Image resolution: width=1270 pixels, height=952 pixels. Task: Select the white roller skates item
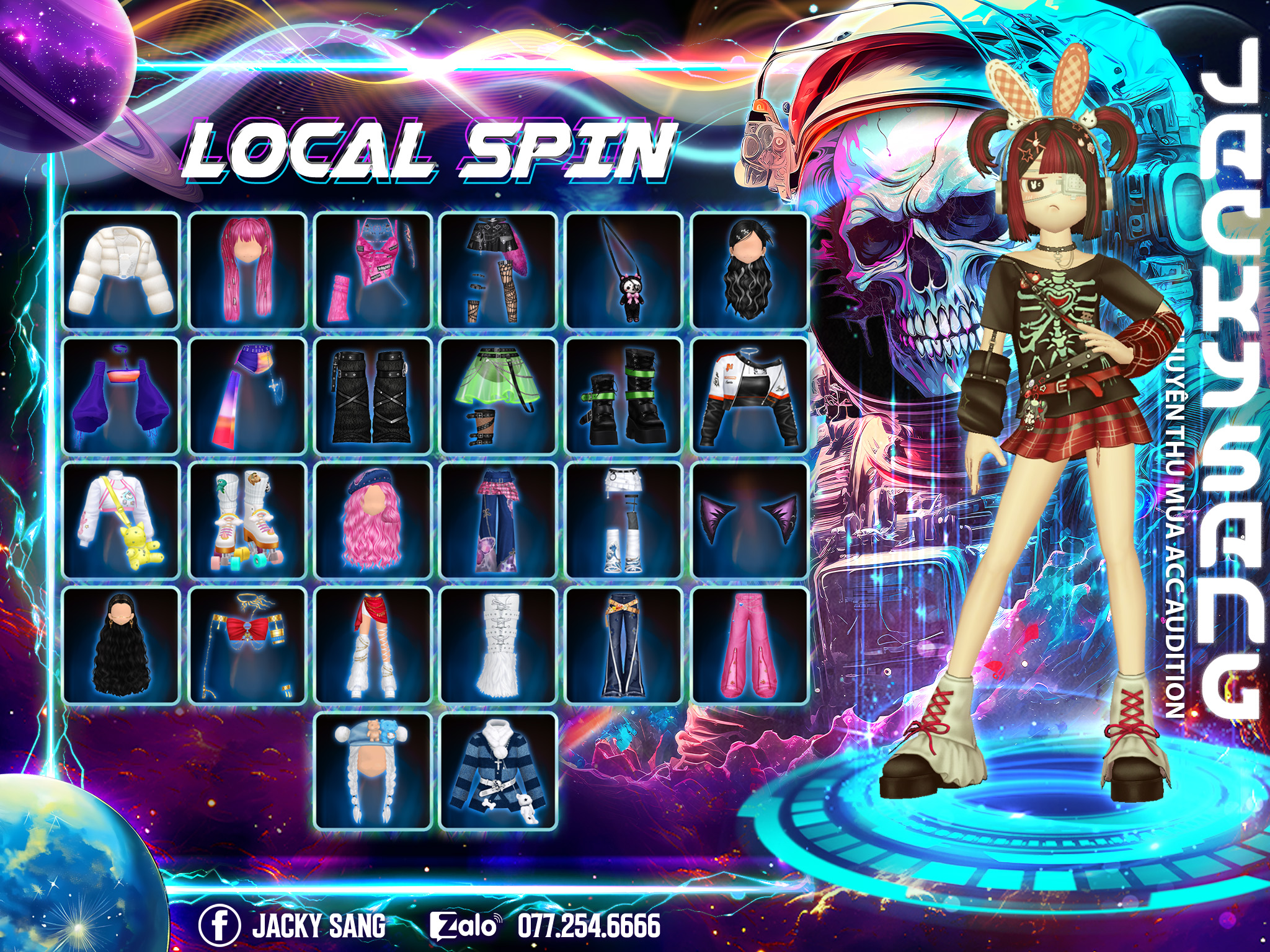tap(247, 521)
